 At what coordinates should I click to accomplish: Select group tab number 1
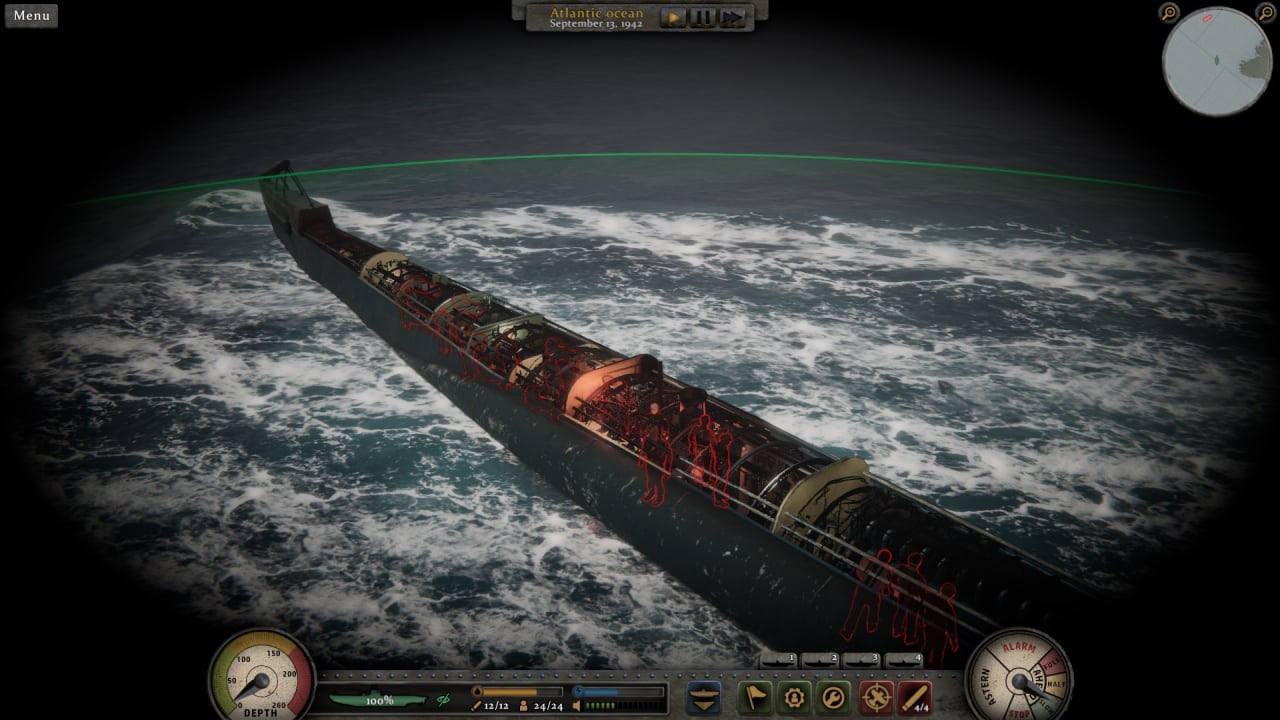[778, 660]
